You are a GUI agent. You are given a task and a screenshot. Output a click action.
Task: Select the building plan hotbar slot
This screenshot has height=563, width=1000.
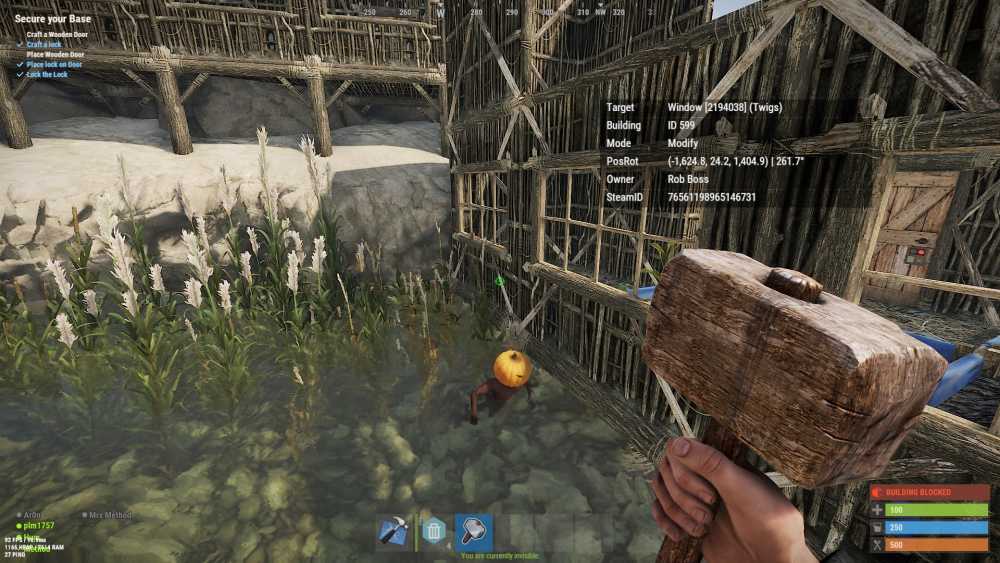393,531
